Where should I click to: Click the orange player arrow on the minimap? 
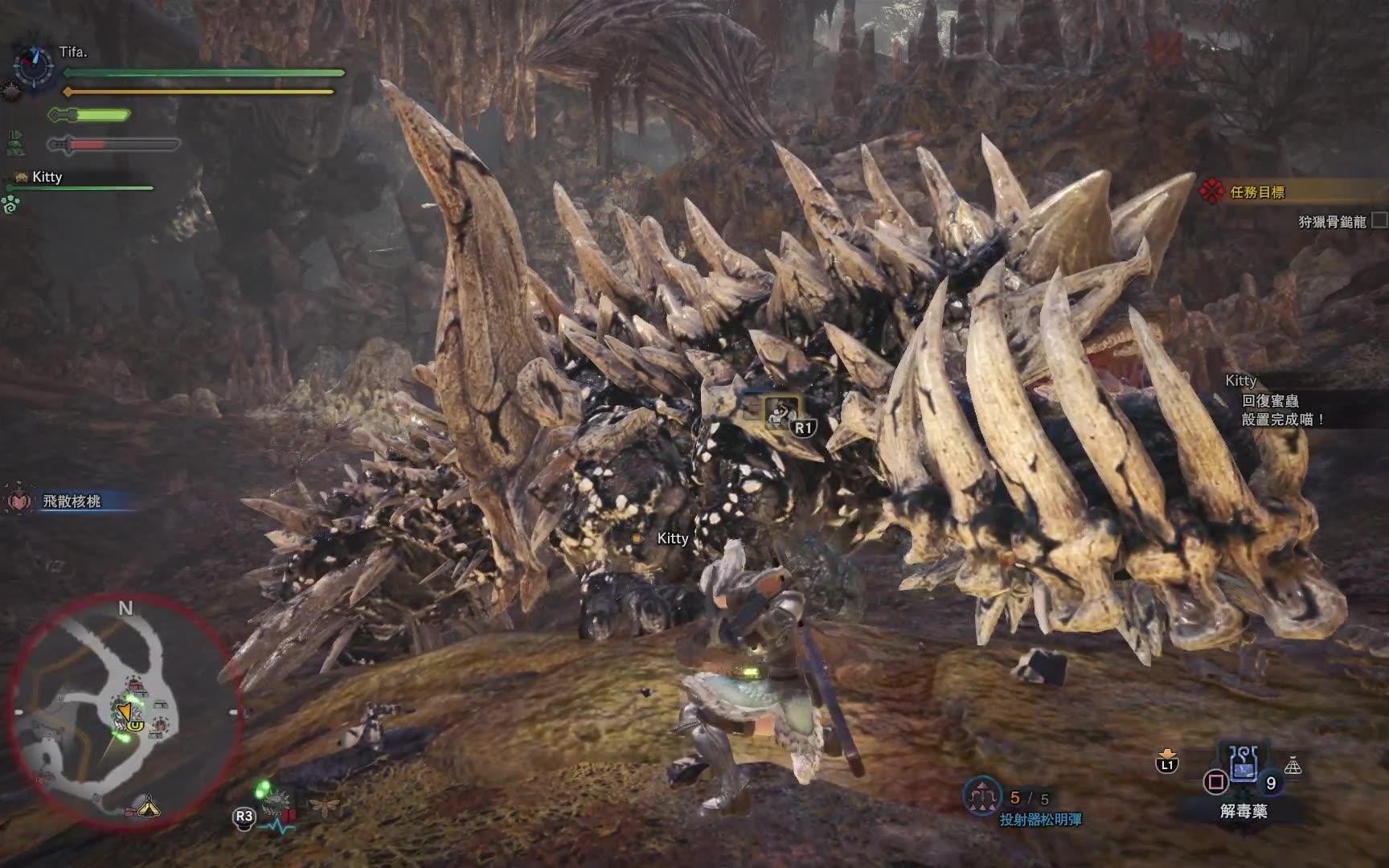coord(124,712)
